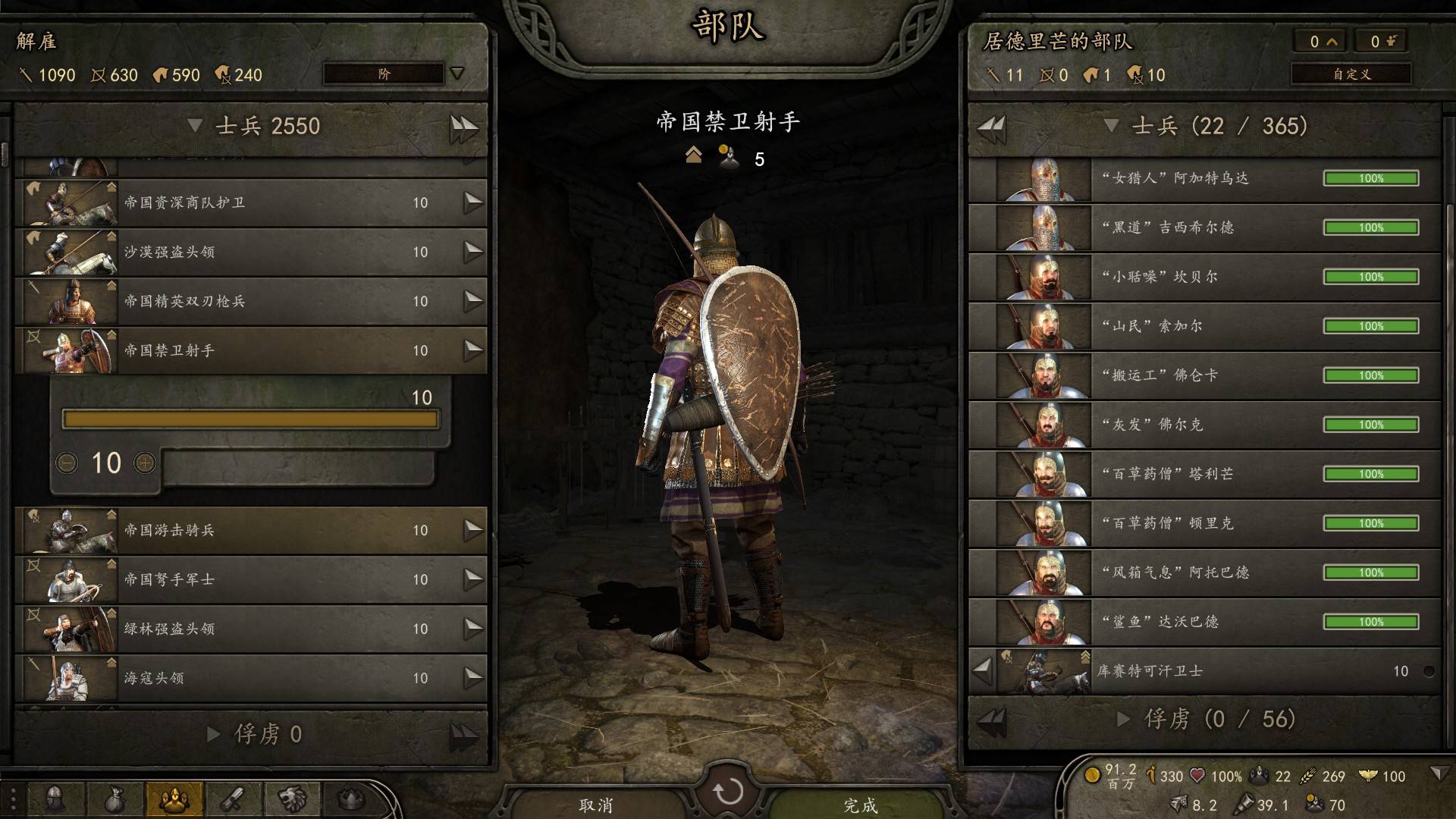Expand the left 俘虏 0 prisoners section

click(213, 734)
